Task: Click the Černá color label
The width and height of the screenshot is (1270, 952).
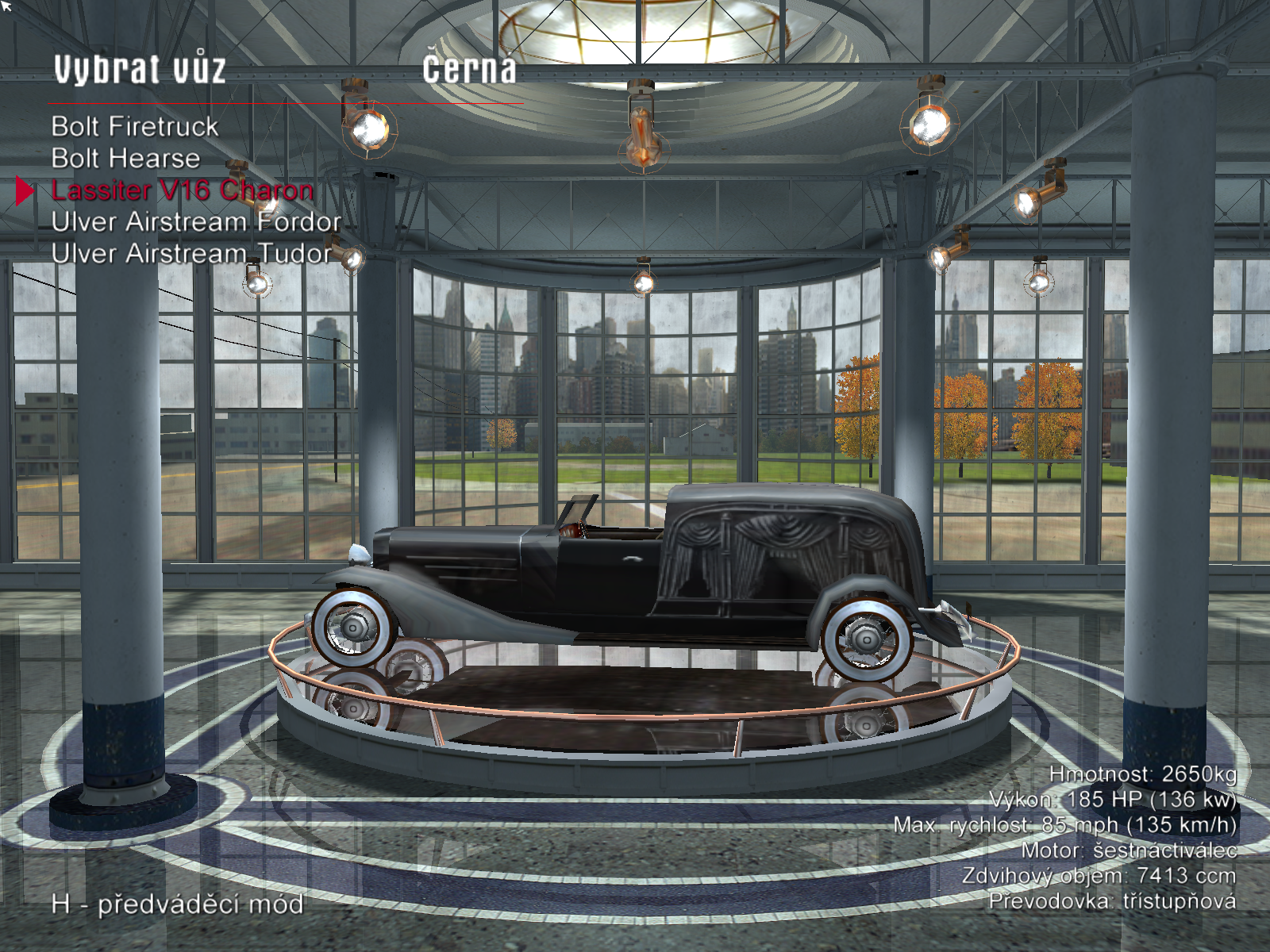Action: click(469, 70)
